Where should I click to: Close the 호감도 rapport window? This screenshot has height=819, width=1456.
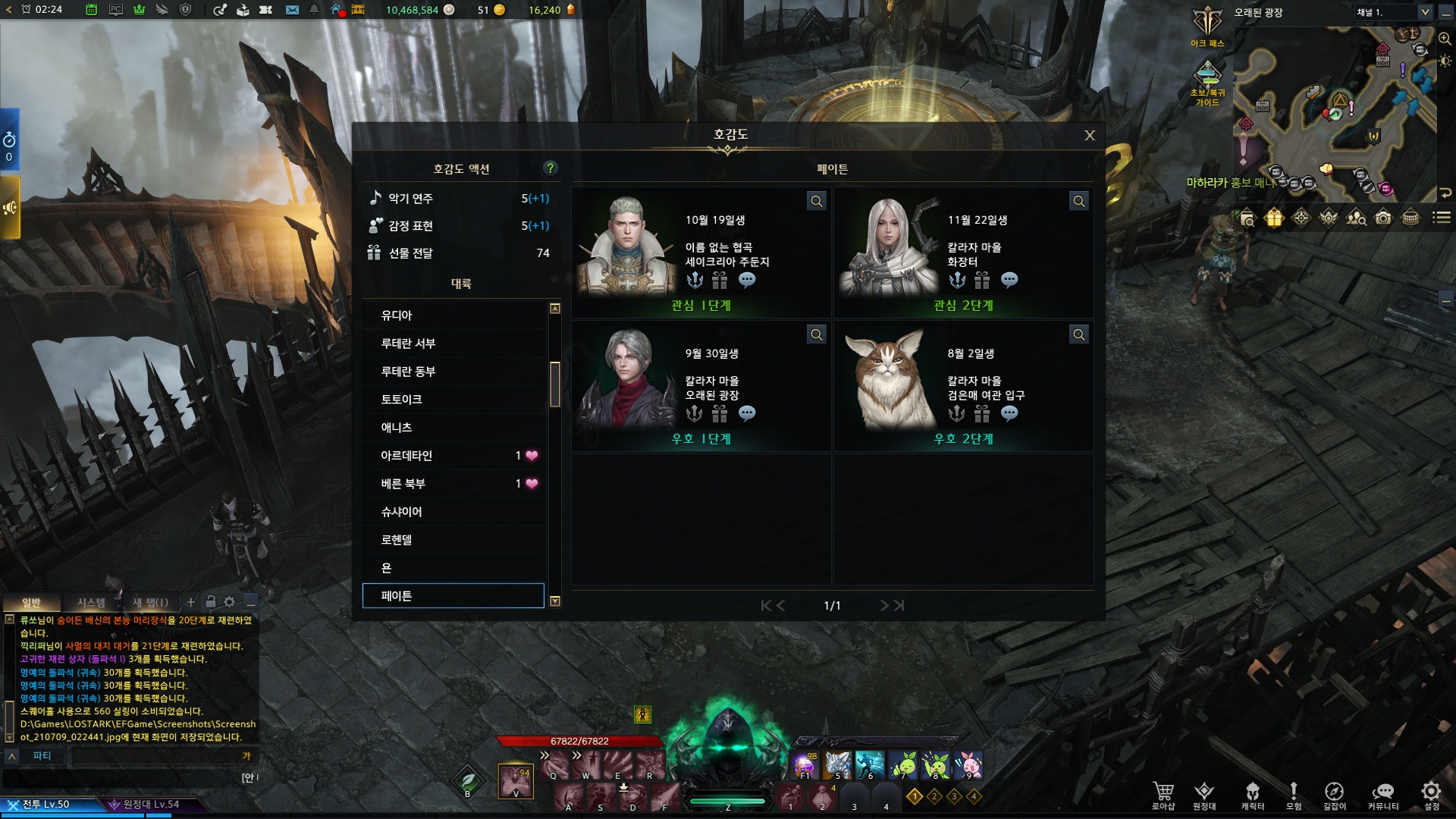coord(1090,135)
